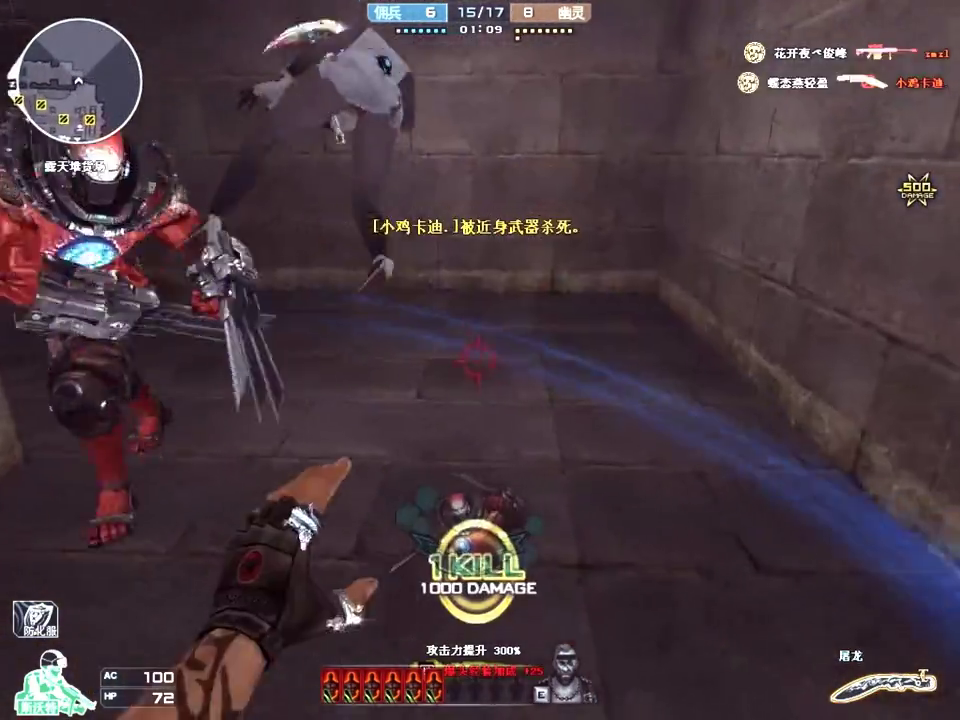Select the kill feed entry for 小鸡卡迪
The image size is (960, 720).
click(841, 82)
